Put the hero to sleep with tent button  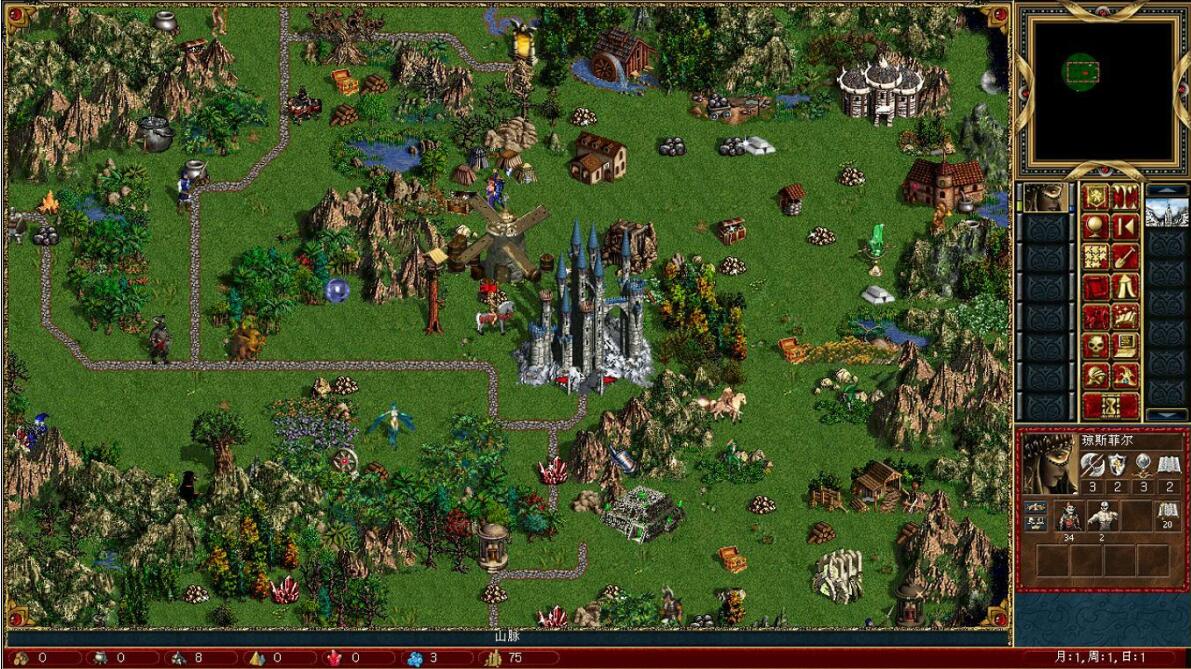point(1126,287)
